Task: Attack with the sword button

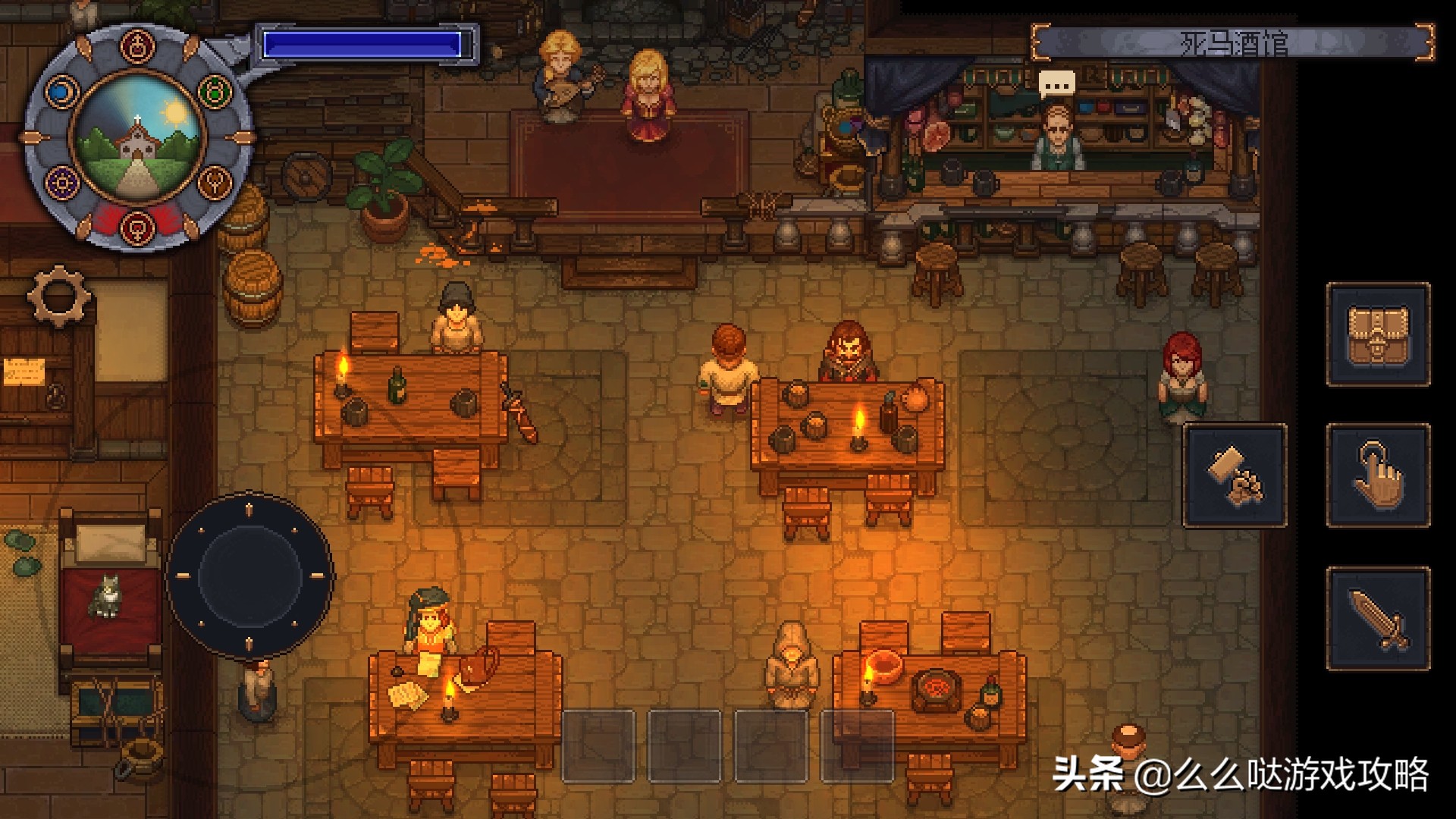Action: point(1378,618)
